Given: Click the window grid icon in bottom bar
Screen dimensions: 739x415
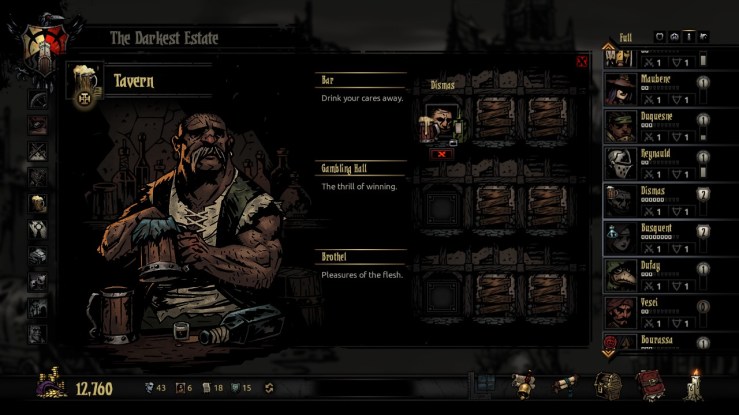Looking at the screenshot, I should tap(485, 384).
